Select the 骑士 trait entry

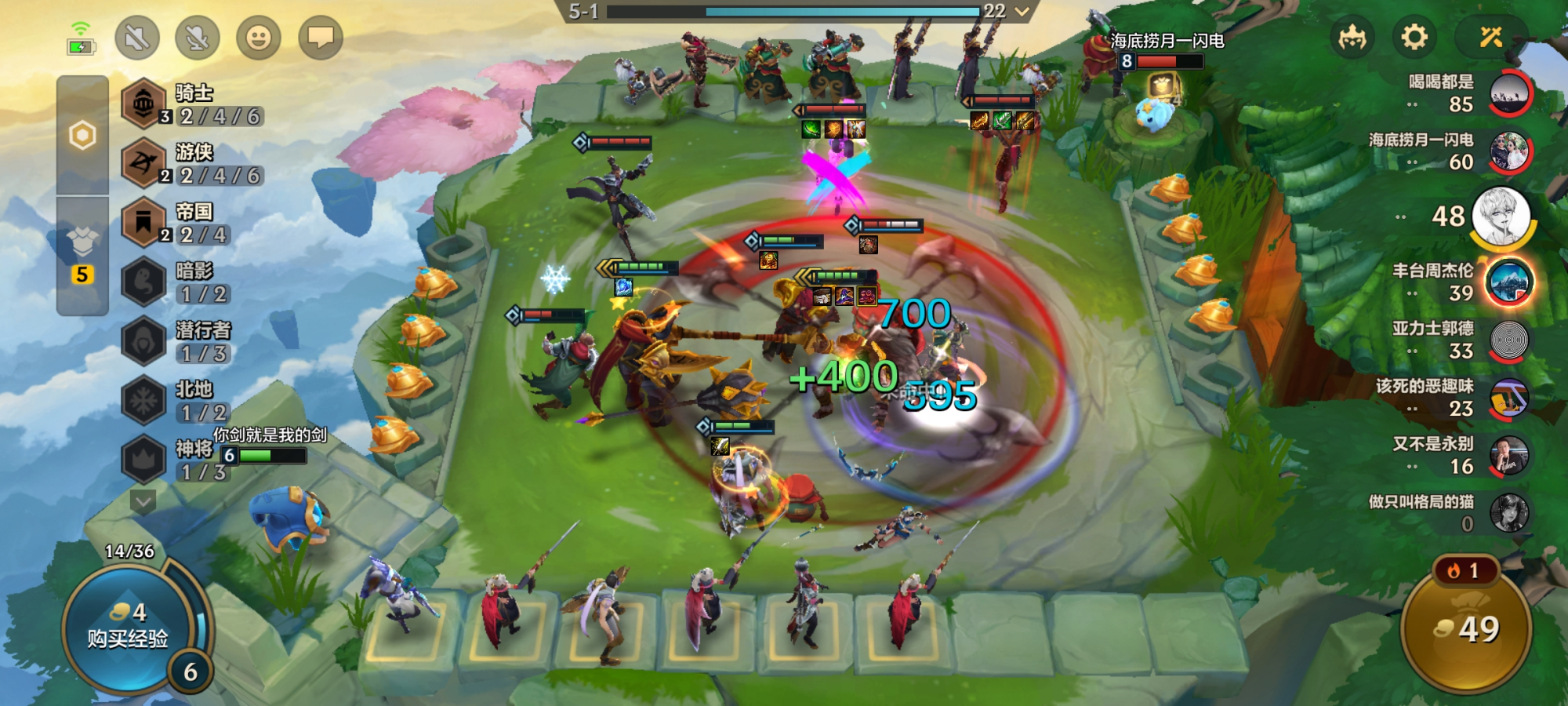194,104
